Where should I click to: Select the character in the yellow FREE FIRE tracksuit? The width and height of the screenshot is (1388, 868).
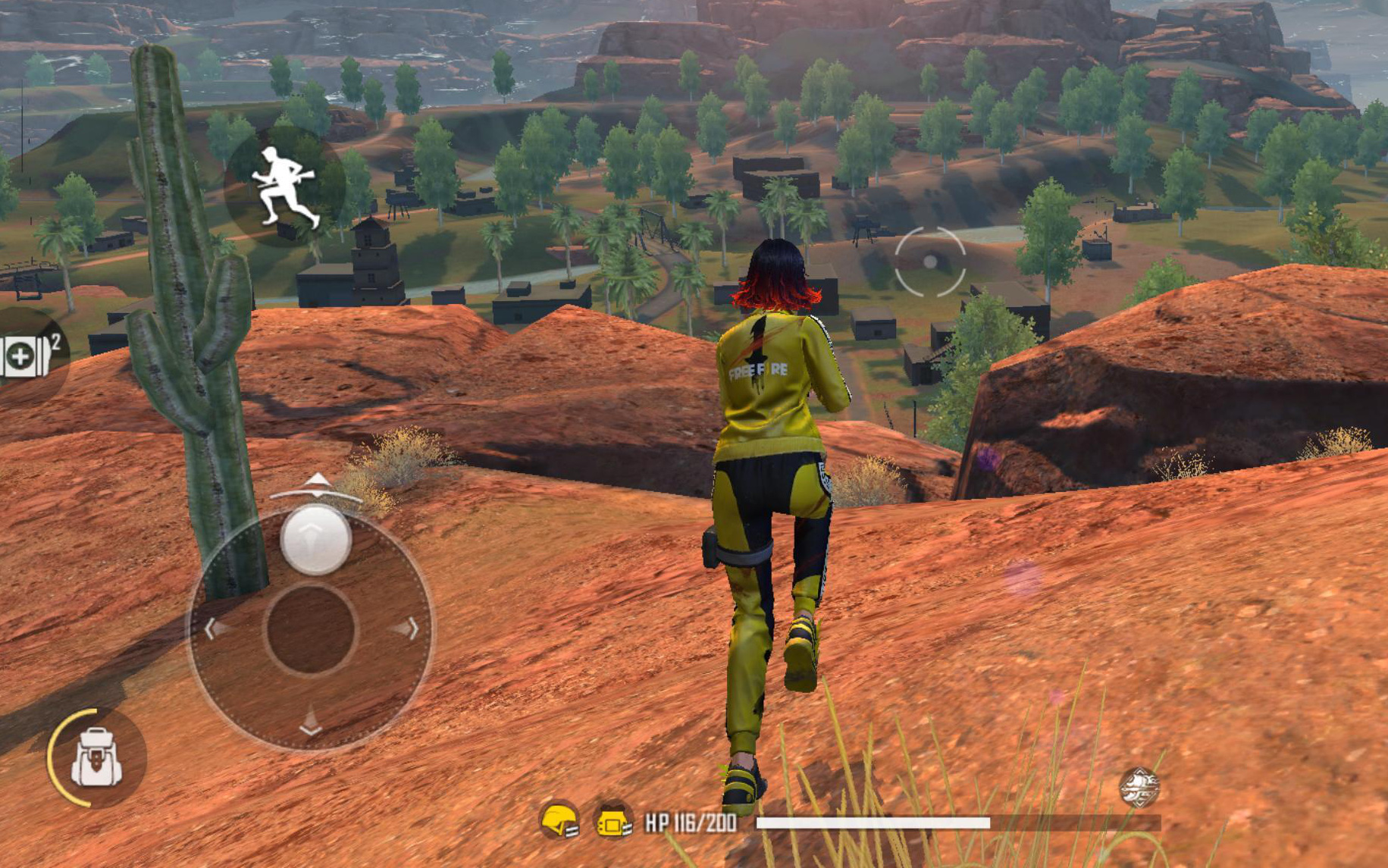767,493
